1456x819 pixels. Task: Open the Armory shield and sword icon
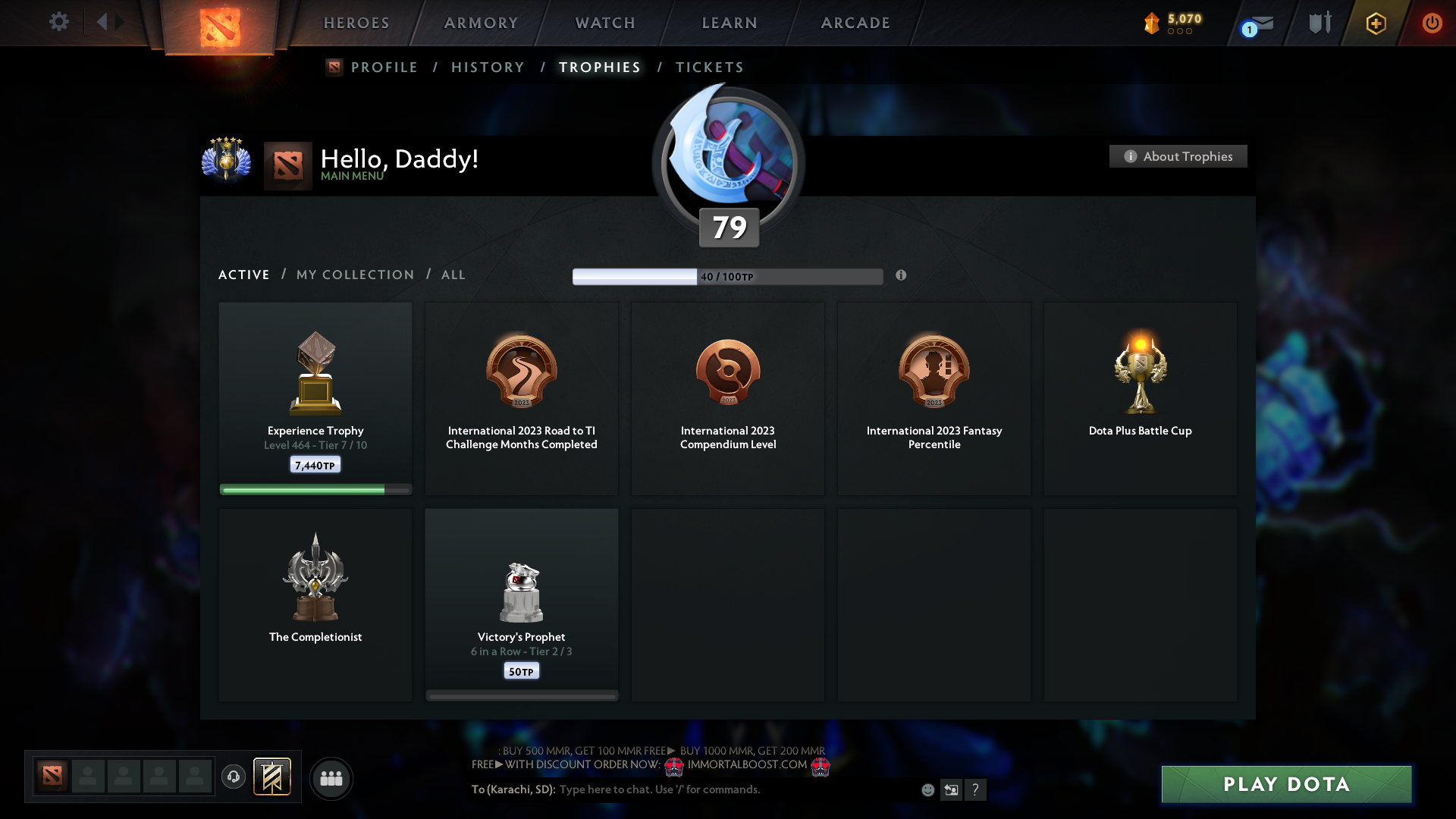(1319, 23)
